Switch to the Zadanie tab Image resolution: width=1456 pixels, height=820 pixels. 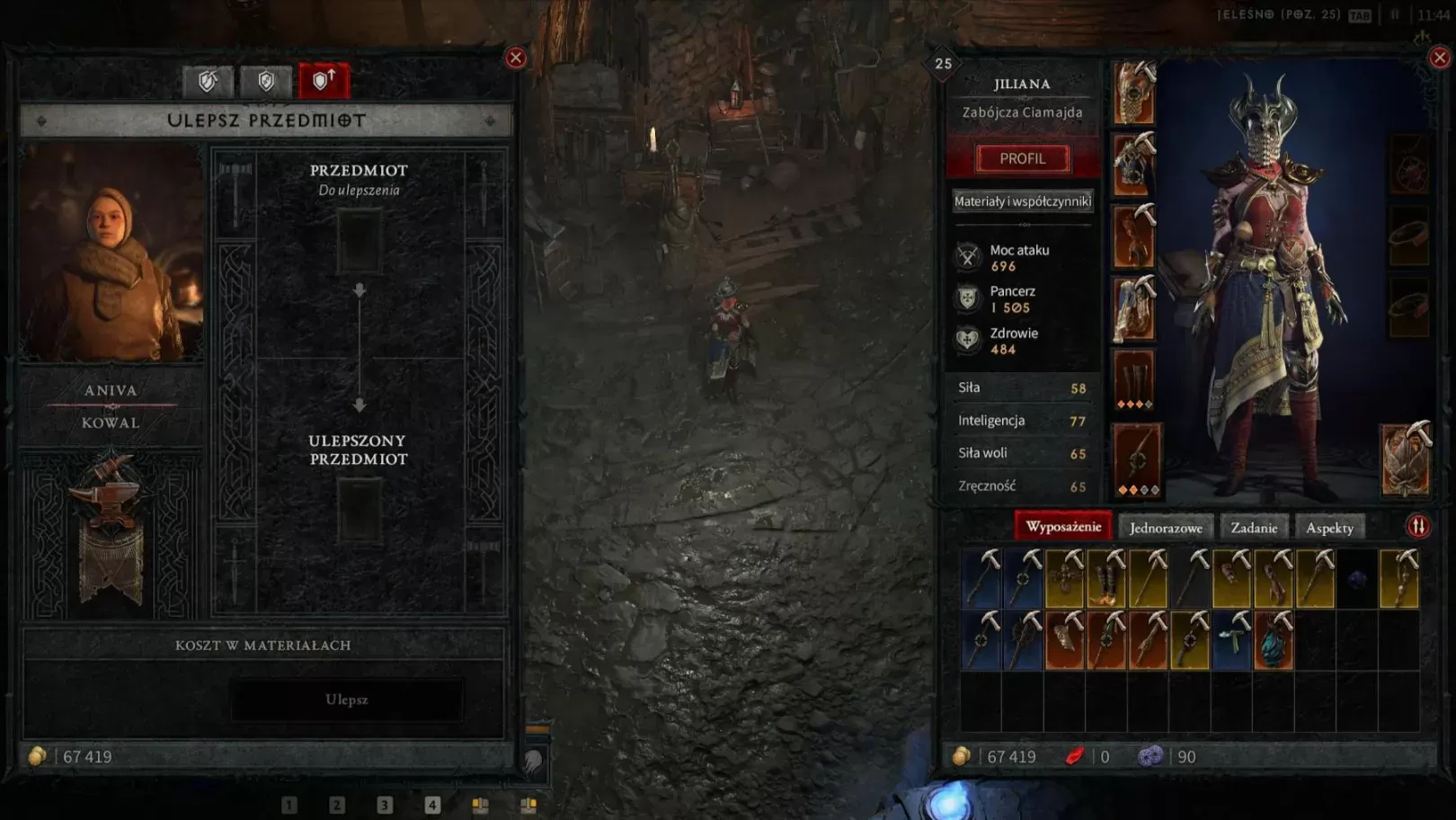(x=1254, y=528)
